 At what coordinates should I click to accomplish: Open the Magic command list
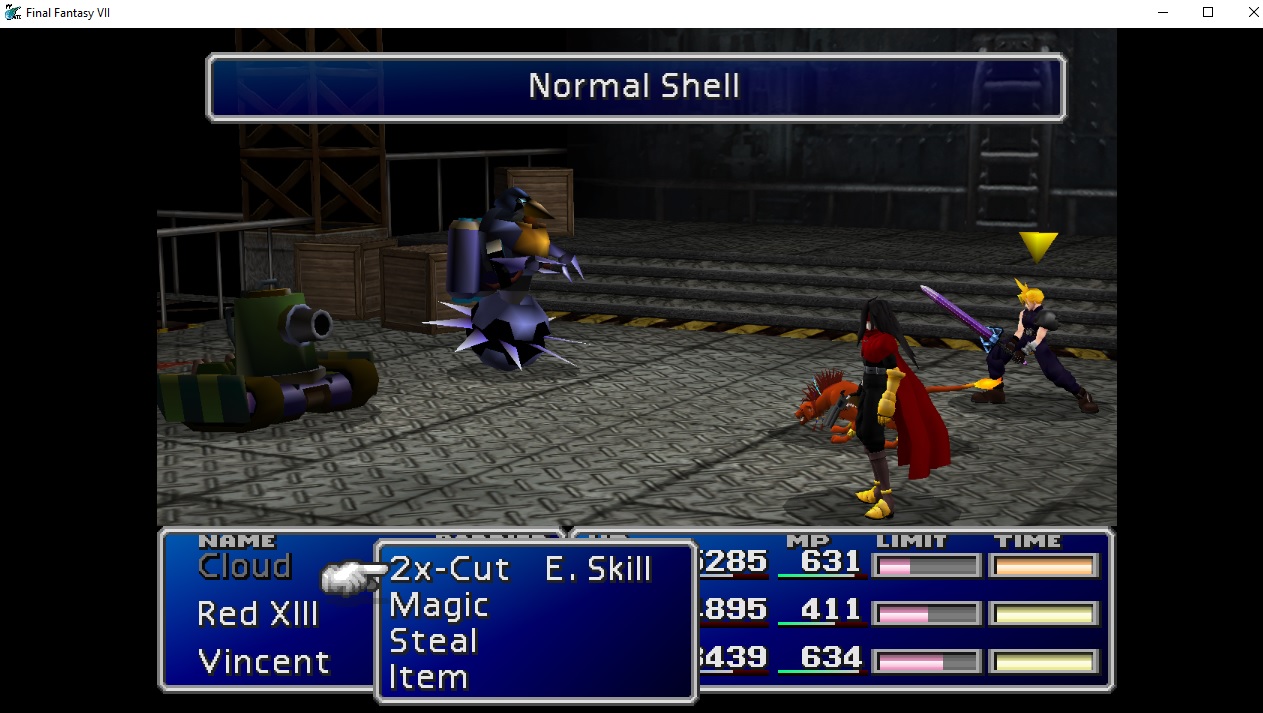pyautogui.click(x=438, y=605)
